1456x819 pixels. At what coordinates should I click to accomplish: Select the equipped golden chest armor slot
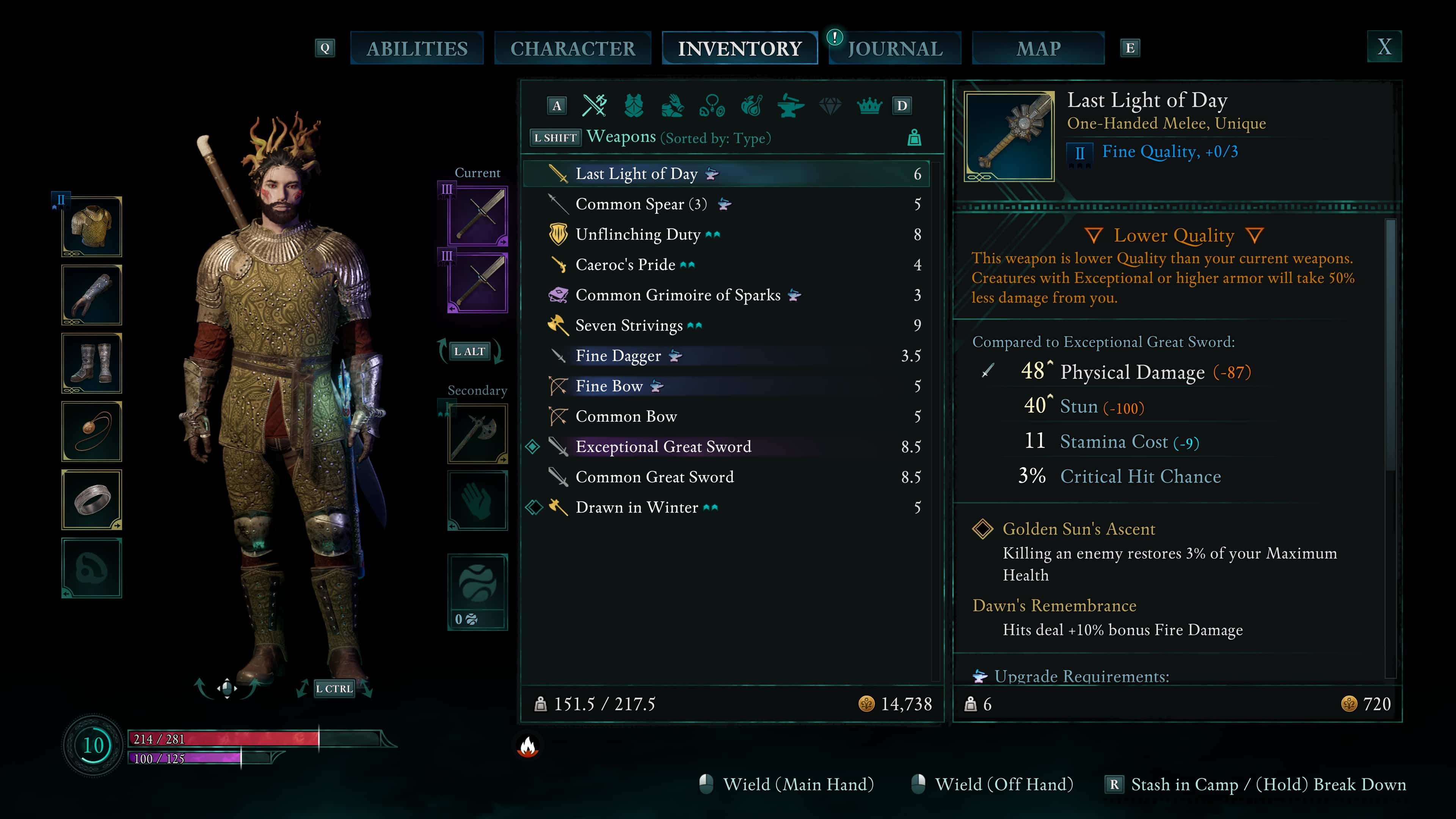click(x=91, y=227)
